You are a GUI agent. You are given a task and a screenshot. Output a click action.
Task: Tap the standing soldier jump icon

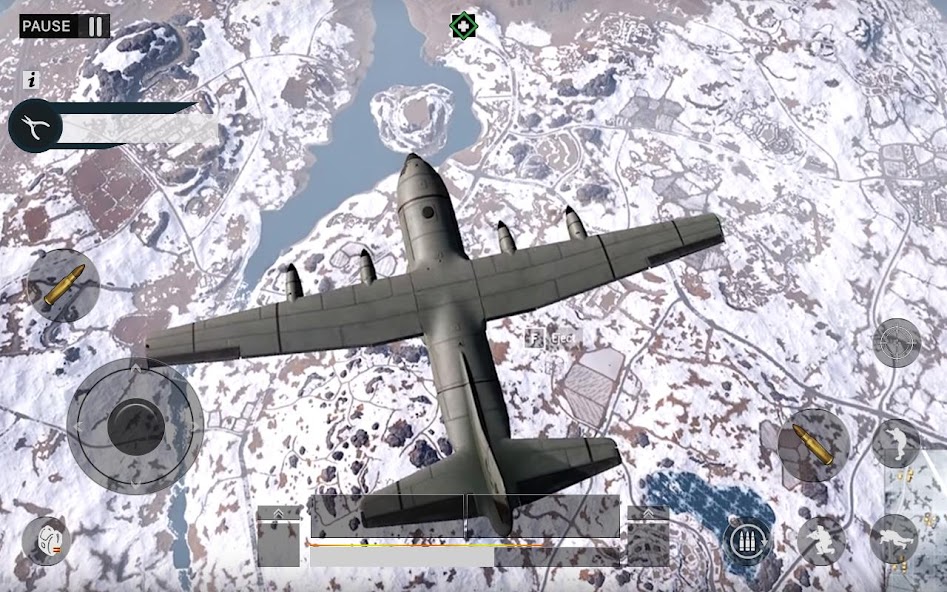[895, 443]
